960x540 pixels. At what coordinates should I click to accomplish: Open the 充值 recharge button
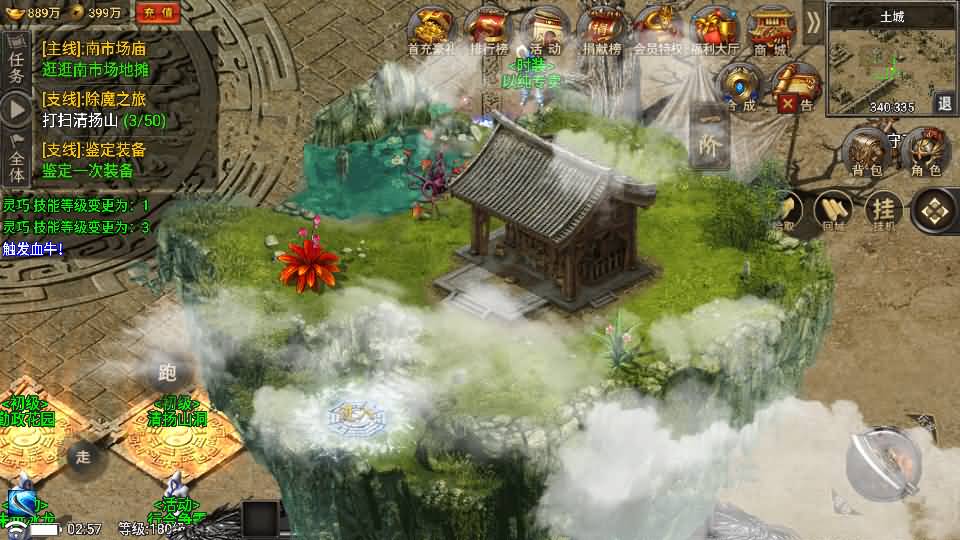coord(155,12)
